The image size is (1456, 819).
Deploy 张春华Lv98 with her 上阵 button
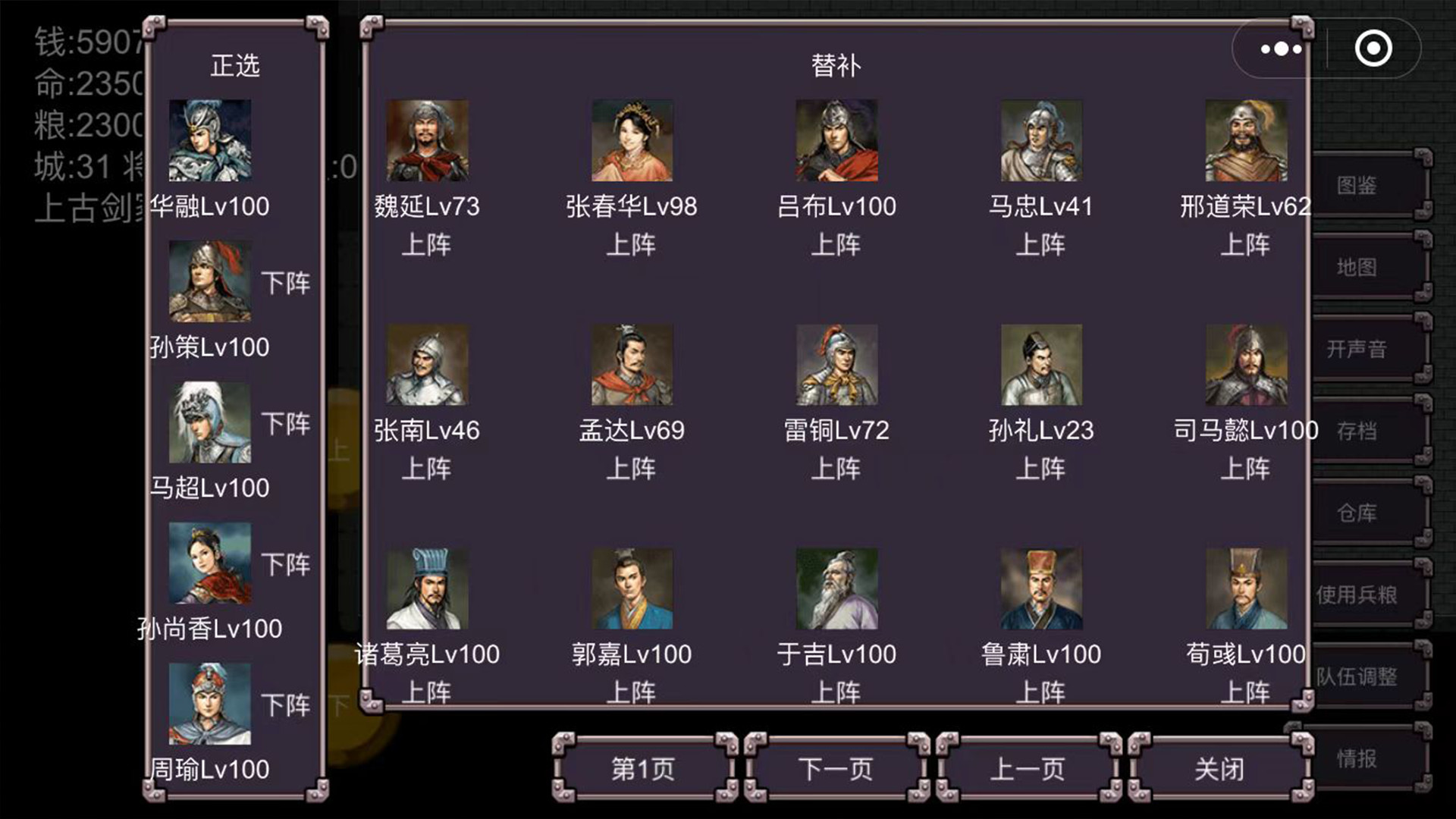[x=629, y=244]
